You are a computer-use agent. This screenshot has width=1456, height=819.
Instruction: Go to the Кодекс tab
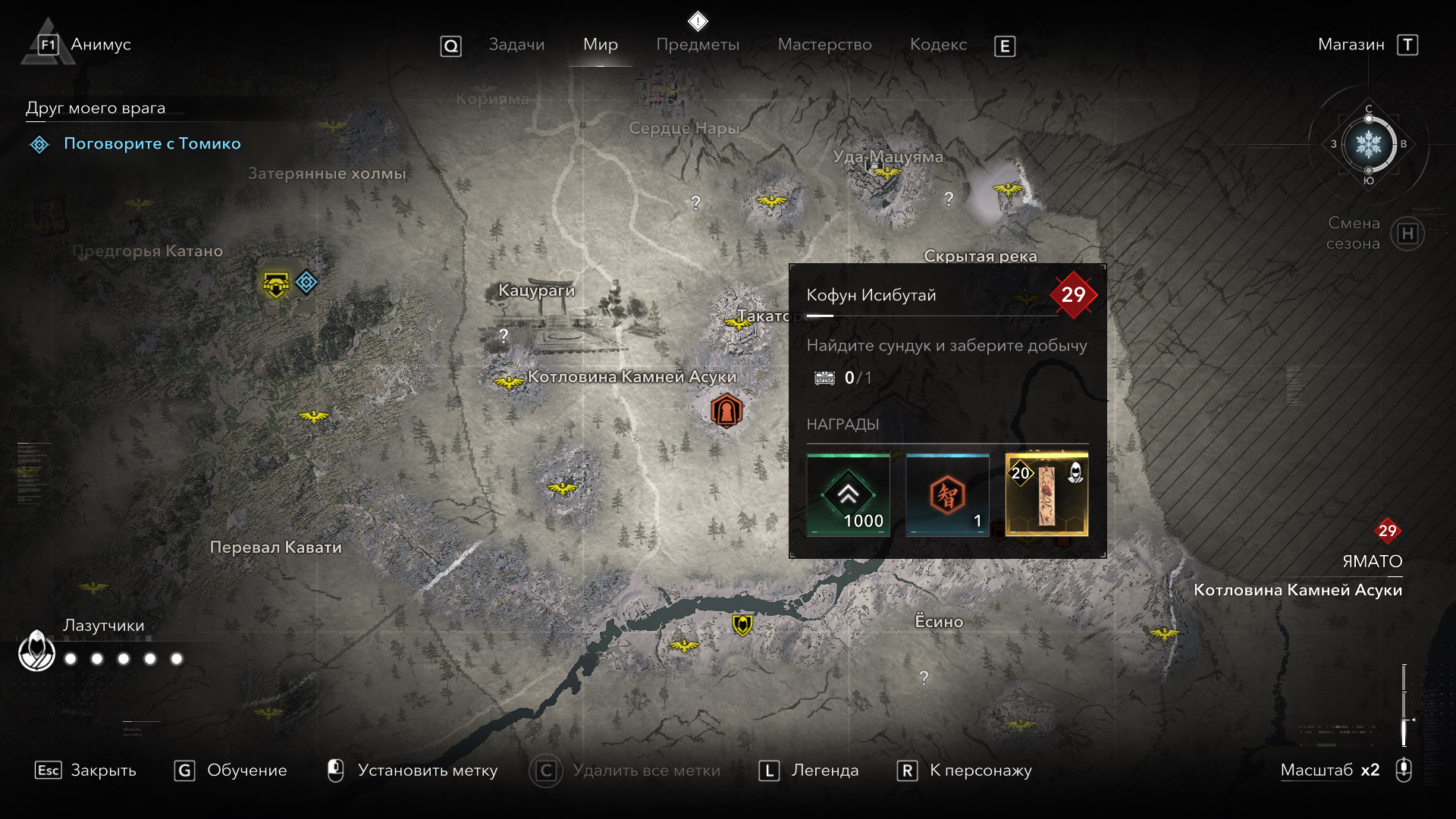click(938, 45)
